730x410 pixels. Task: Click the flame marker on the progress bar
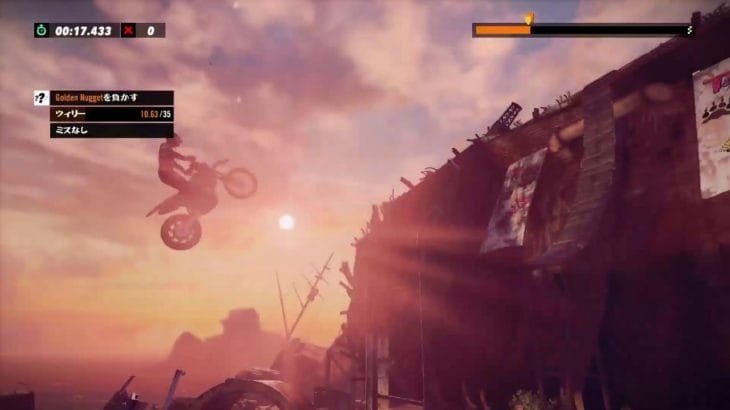click(529, 19)
